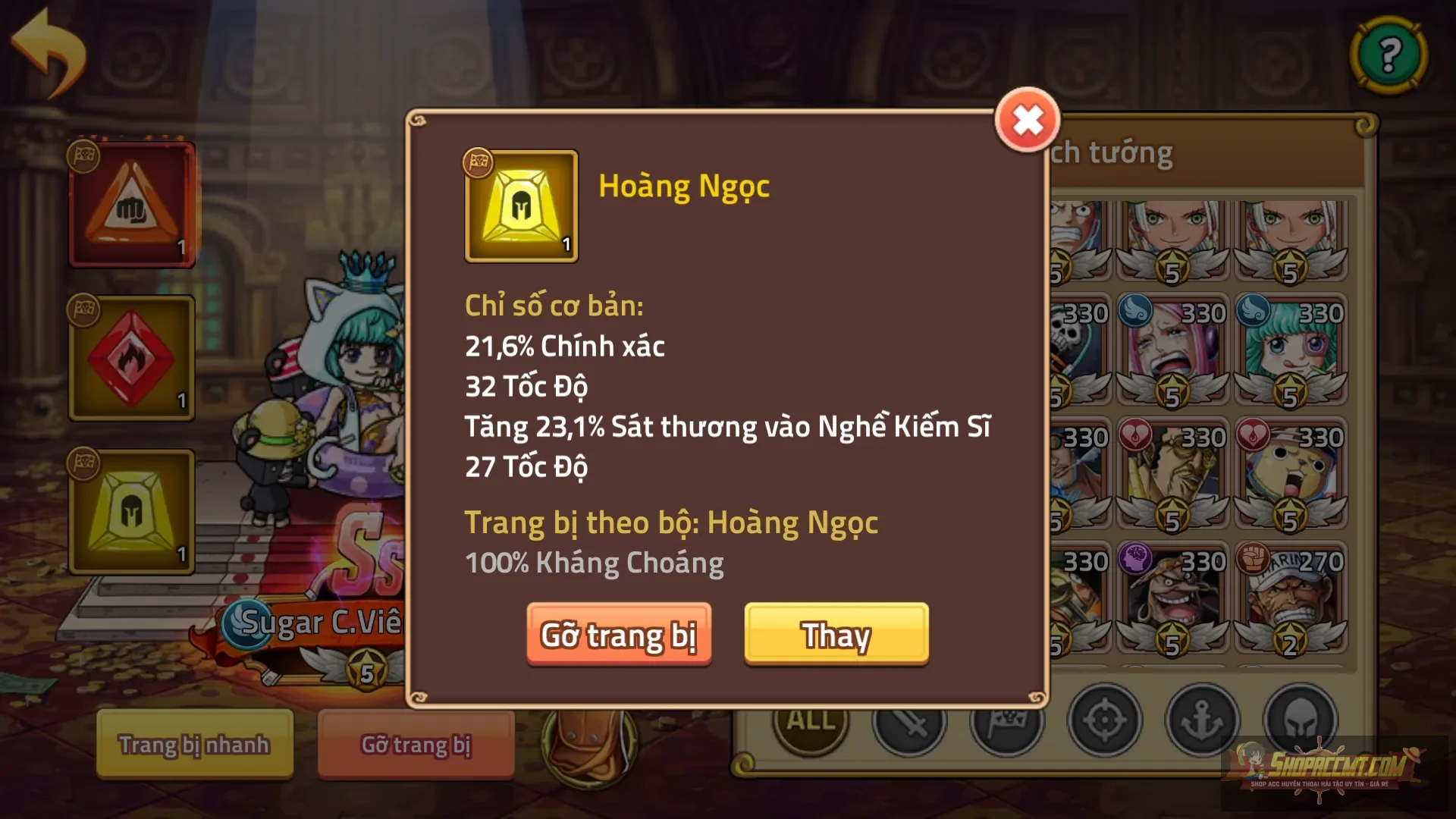This screenshot has height=819, width=1456.
Task: Open the question mark help button
Action: click(1389, 55)
